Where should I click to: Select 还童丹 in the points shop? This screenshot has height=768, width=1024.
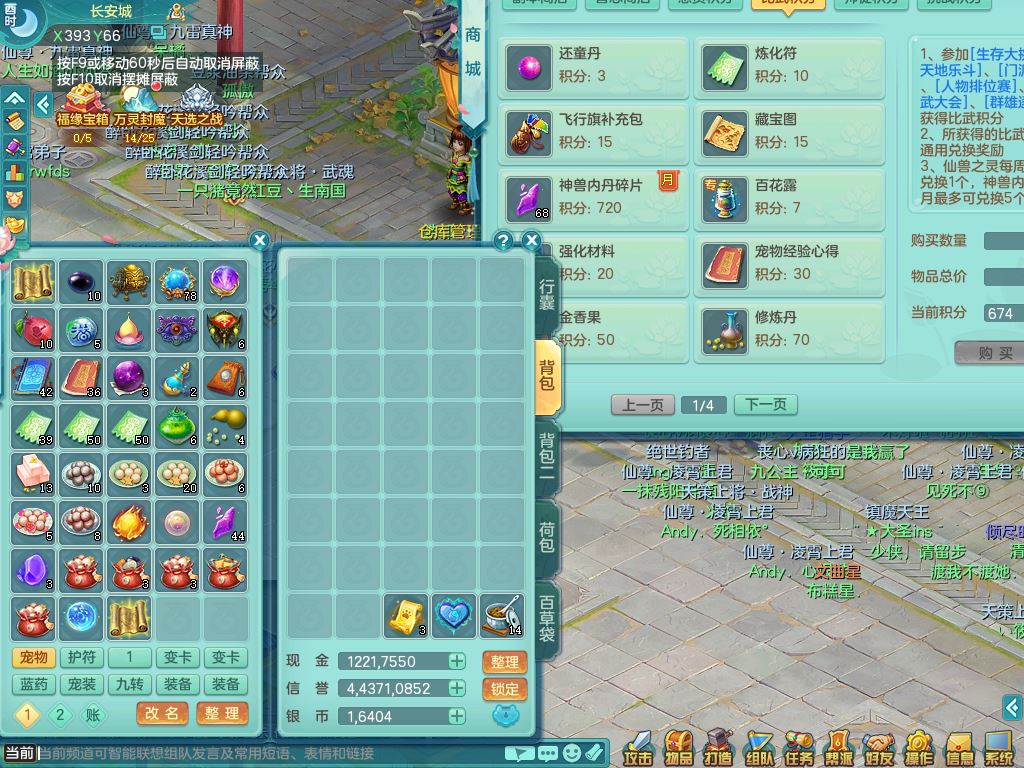(x=595, y=67)
